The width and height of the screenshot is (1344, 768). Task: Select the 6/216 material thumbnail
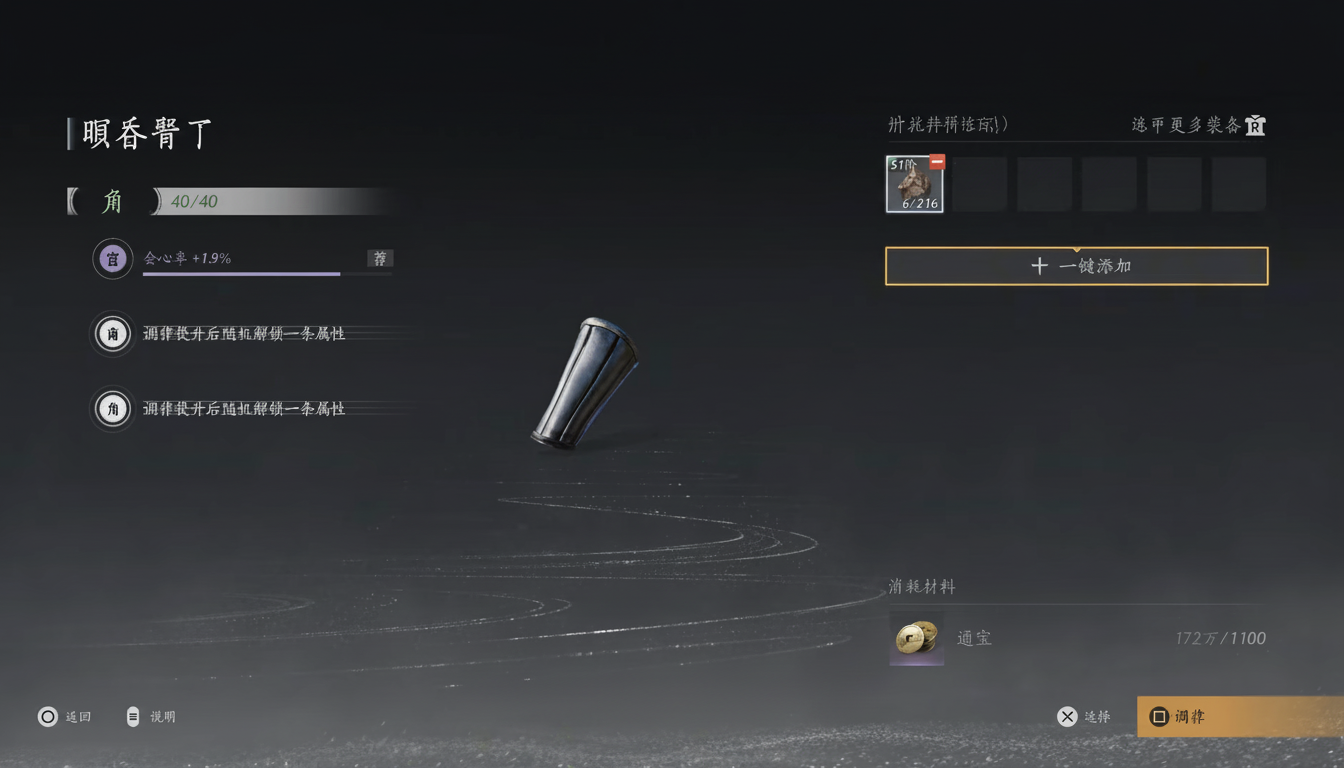pos(913,184)
